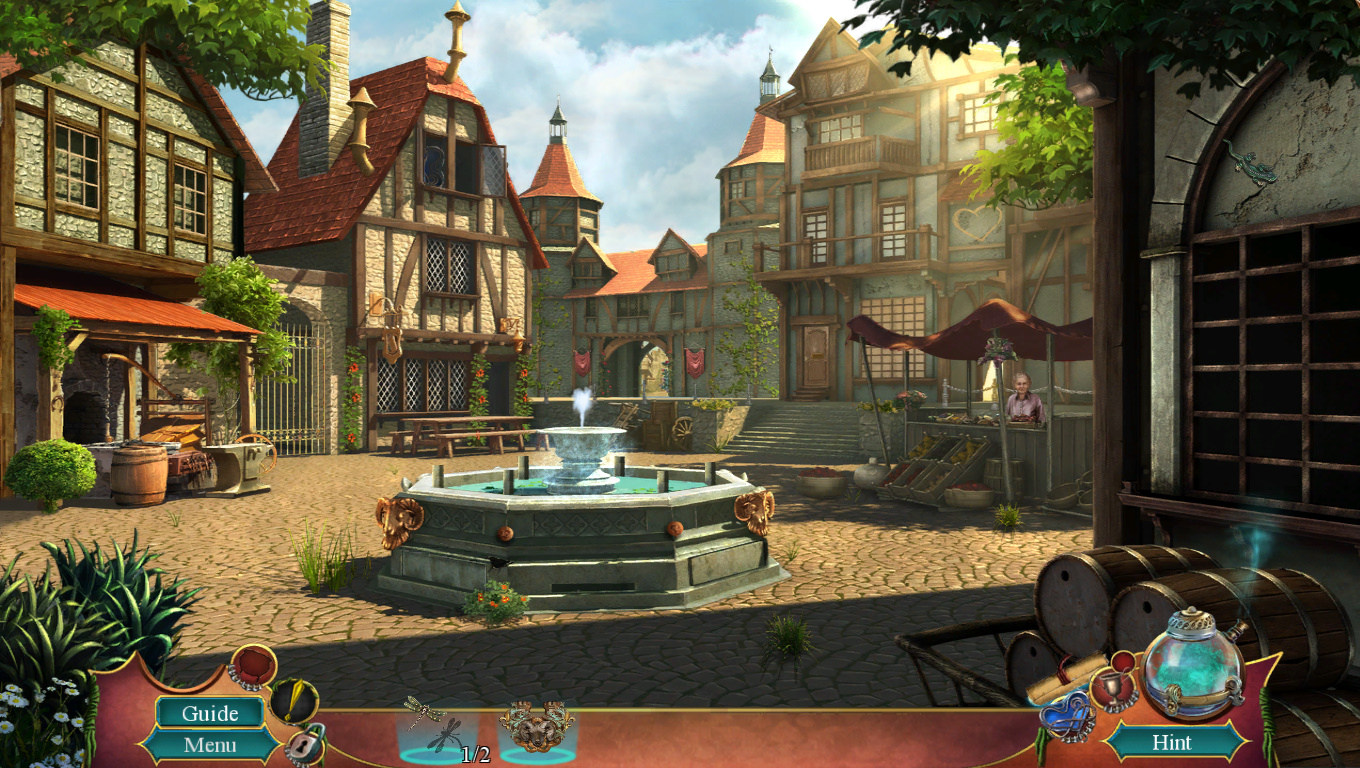This screenshot has height=768, width=1360.
Task: Open the trophy goblet achievements icon
Action: click(1112, 688)
